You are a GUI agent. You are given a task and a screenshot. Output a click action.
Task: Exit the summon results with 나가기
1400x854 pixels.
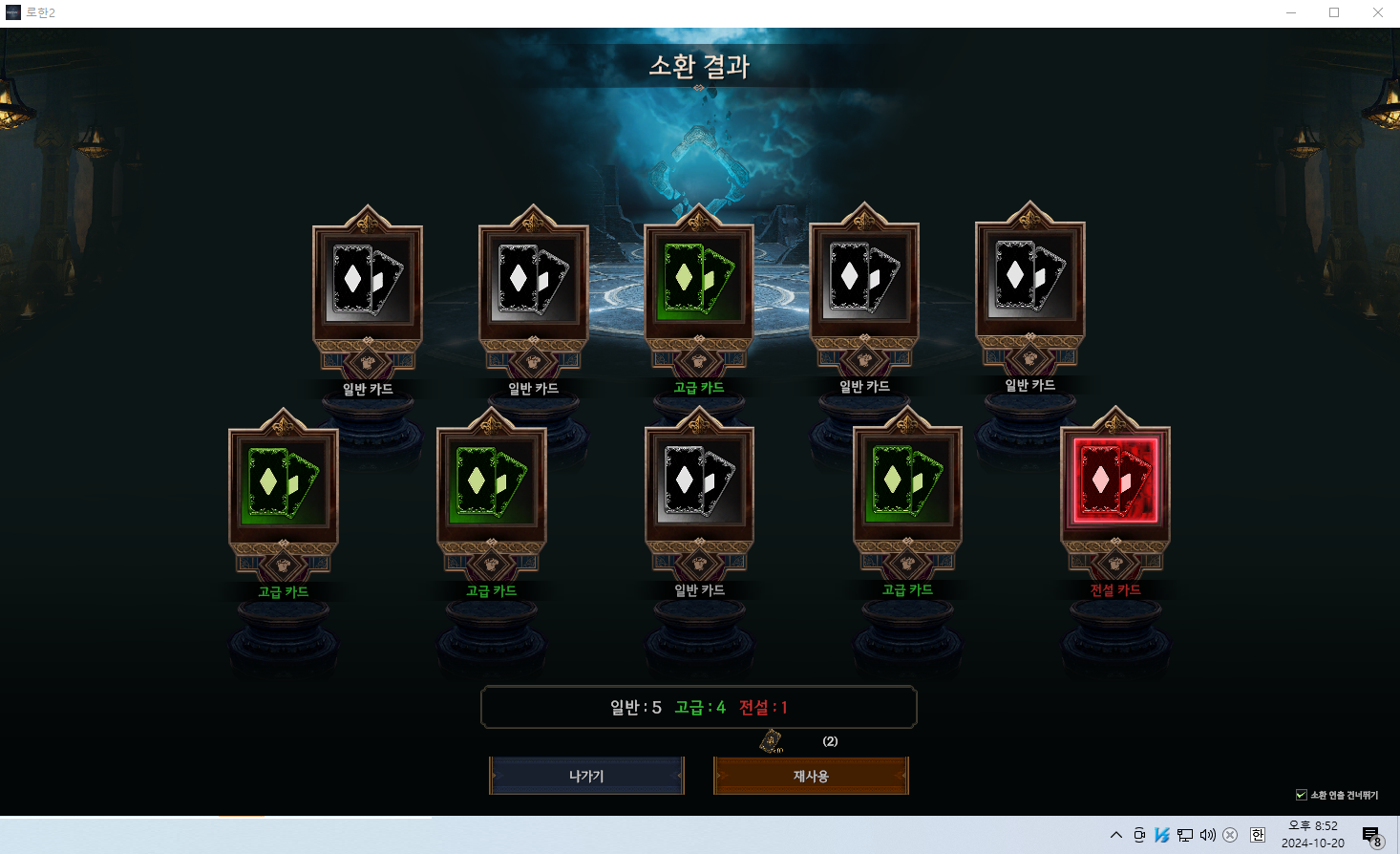pyautogui.click(x=586, y=776)
